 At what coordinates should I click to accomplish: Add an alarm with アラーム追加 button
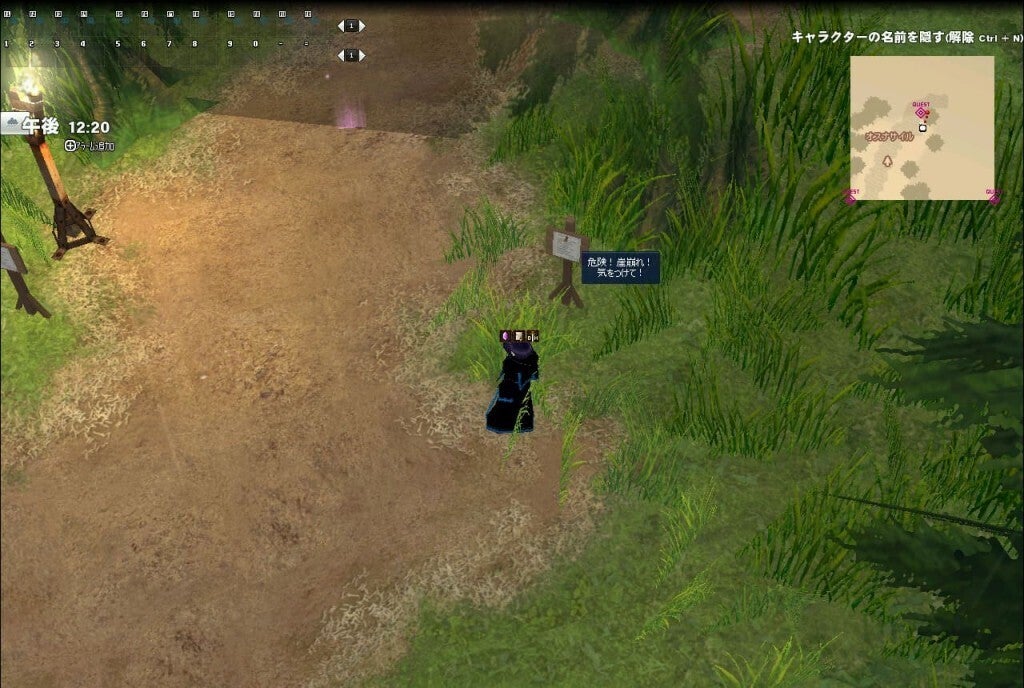[90, 146]
